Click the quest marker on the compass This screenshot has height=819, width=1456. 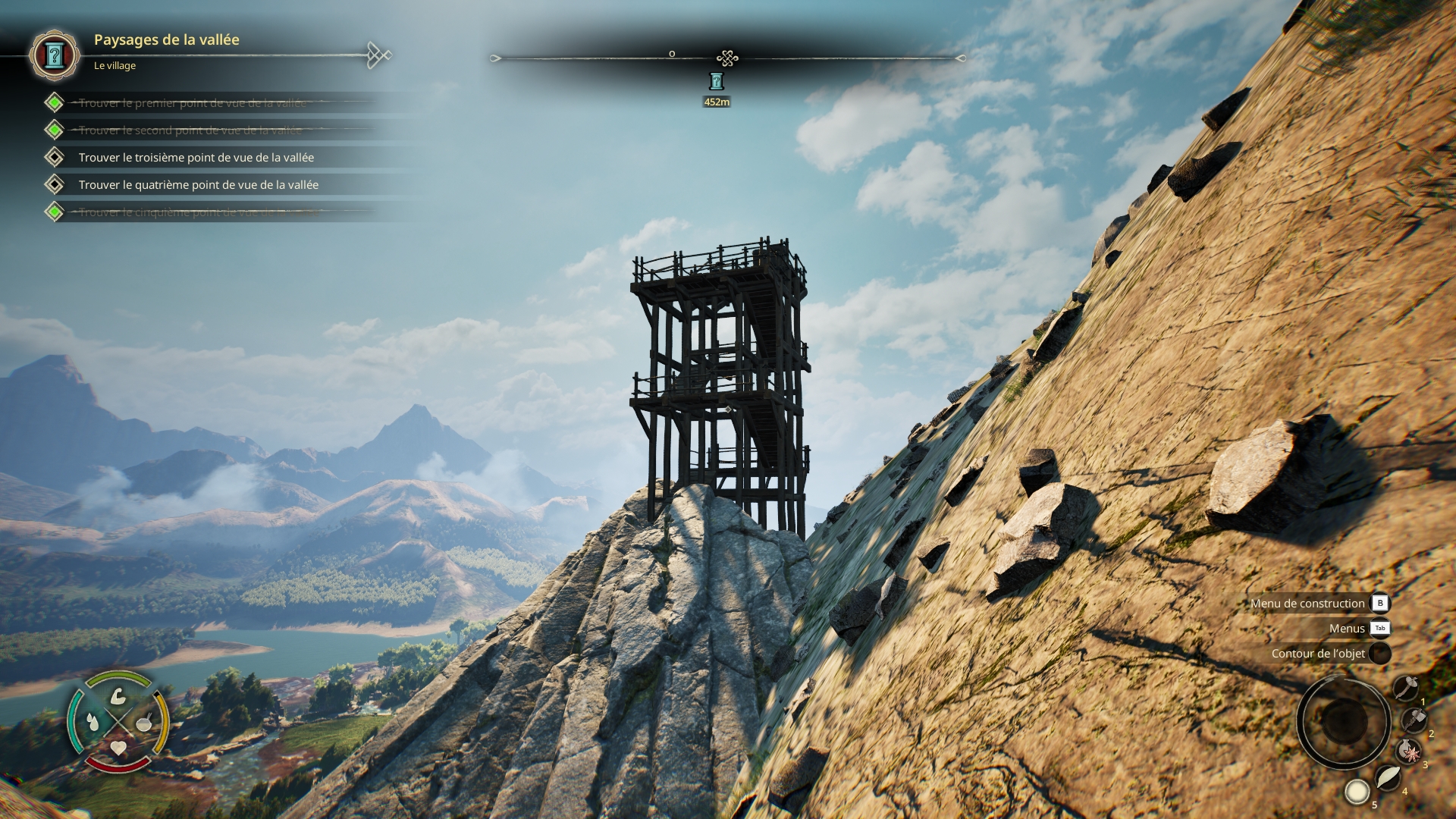tap(717, 81)
